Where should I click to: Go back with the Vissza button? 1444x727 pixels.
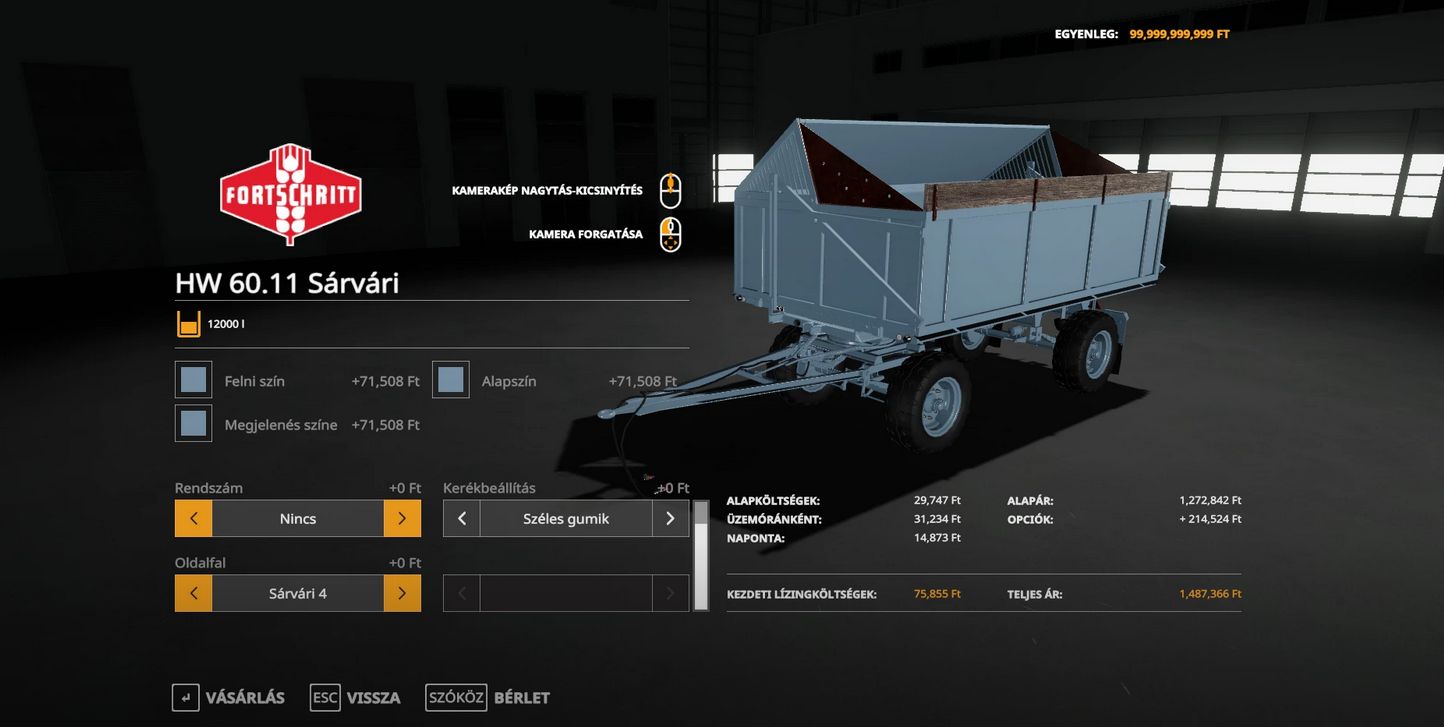(356, 697)
